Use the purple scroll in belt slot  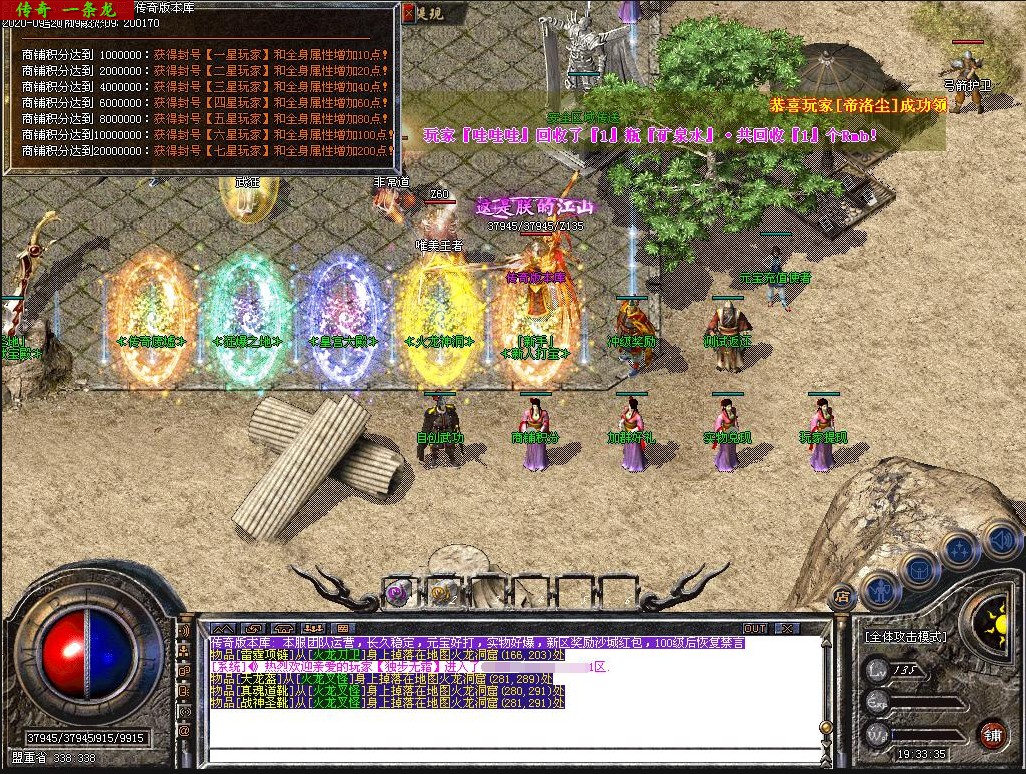[397, 593]
